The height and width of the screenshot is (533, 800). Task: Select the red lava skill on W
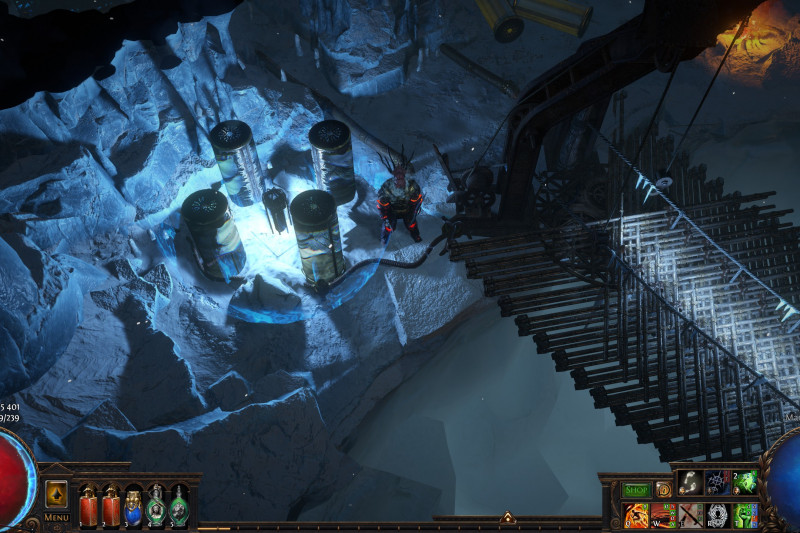(x=664, y=515)
